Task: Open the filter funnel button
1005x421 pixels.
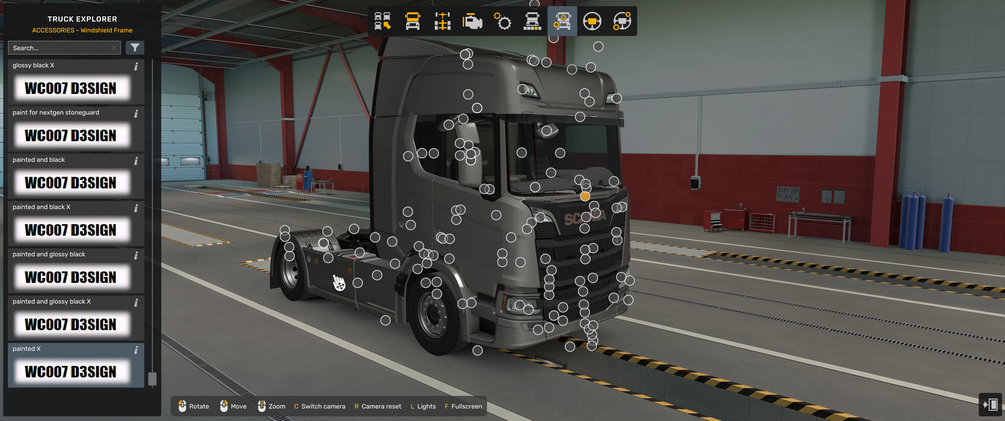Action: (135, 47)
